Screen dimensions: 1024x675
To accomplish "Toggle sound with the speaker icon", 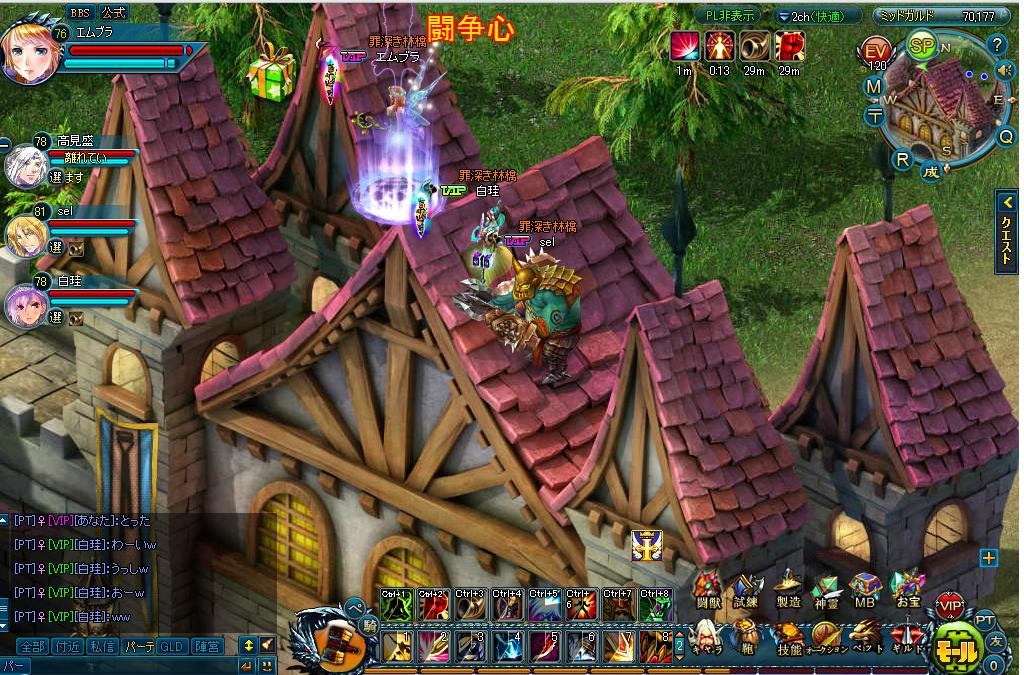I will coord(1005,70).
